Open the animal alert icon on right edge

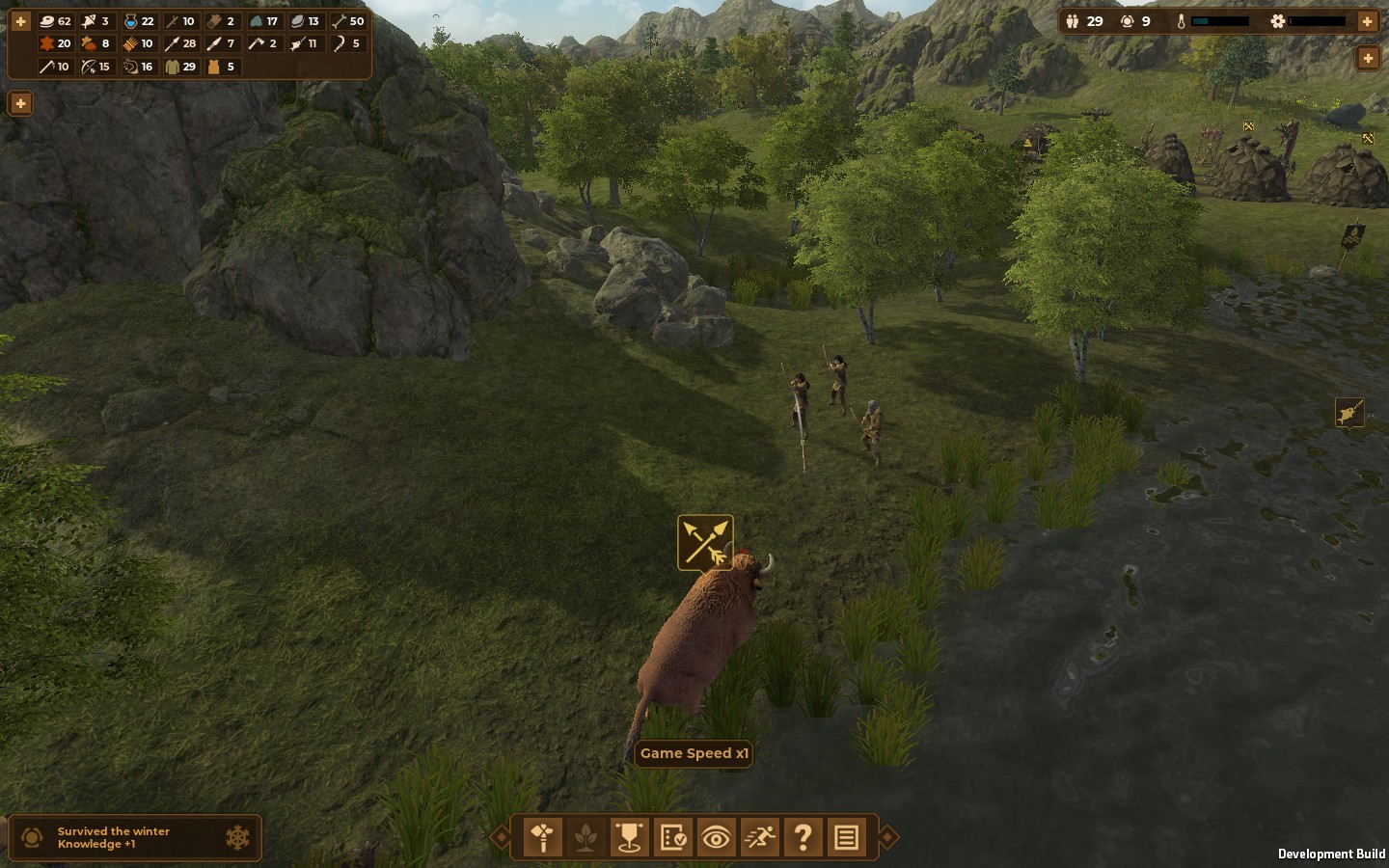[x=1349, y=413]
